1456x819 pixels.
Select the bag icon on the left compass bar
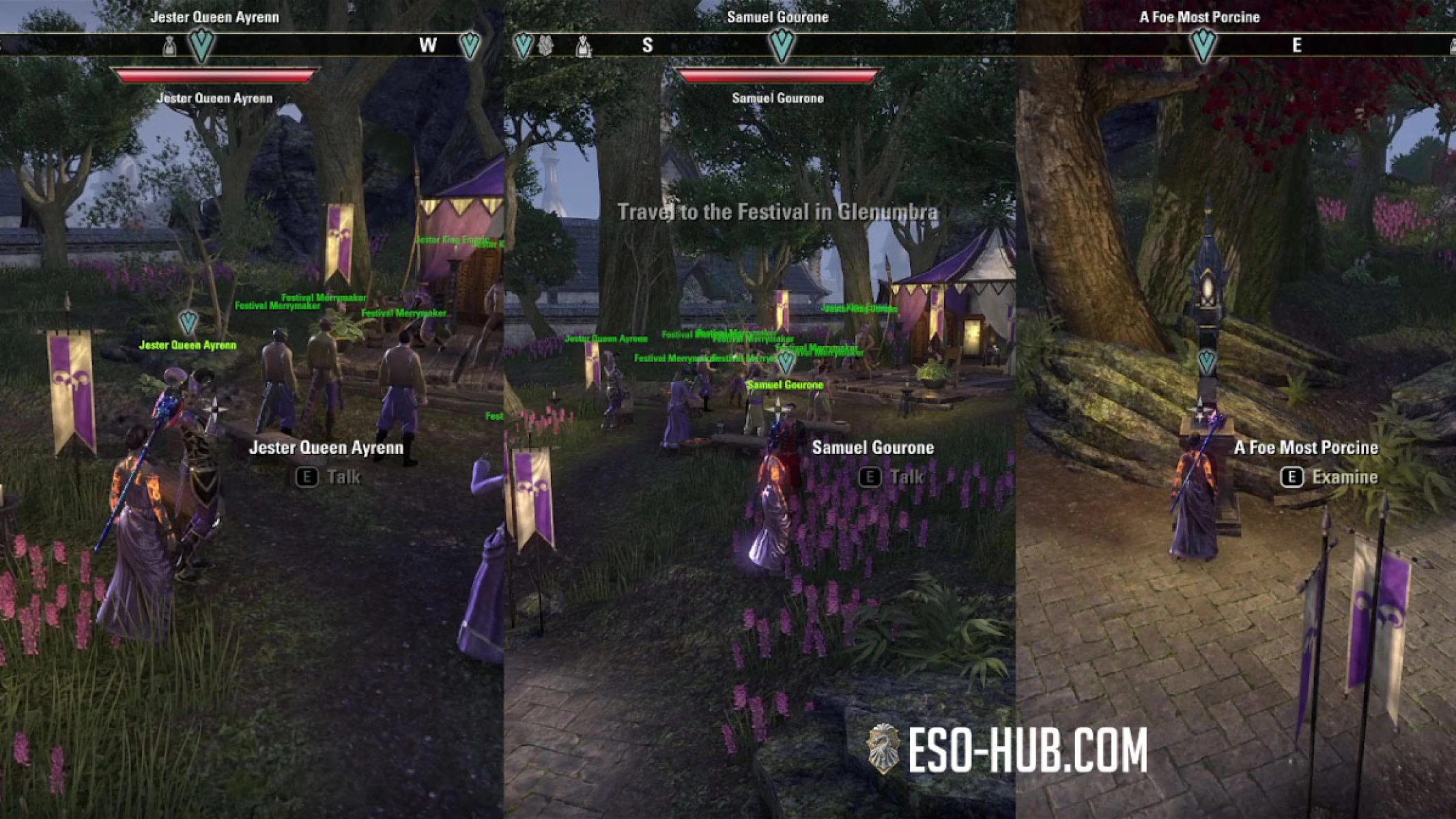[169, 44]
